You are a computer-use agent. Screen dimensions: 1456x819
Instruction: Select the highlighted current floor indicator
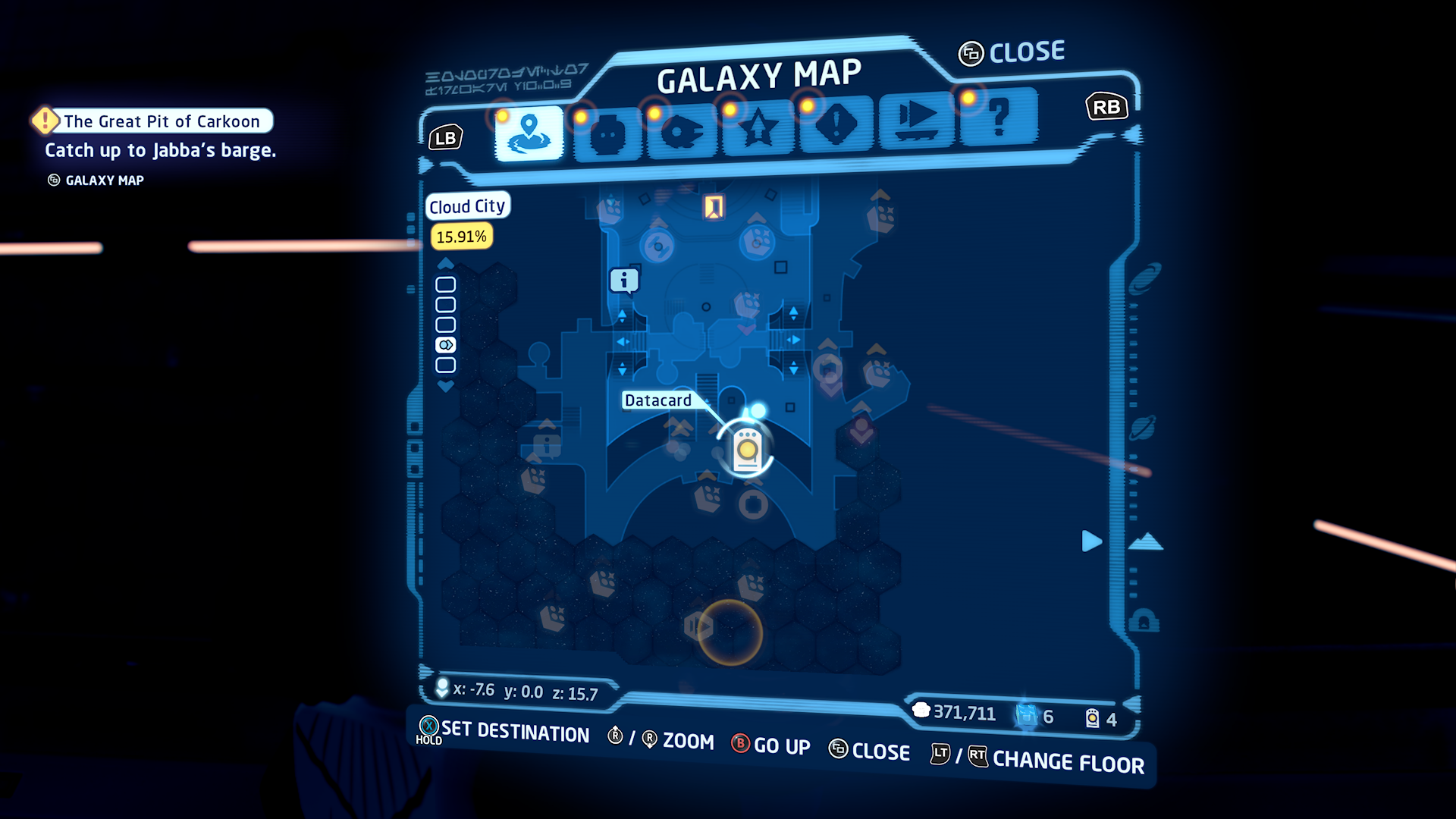click(446, 345)
